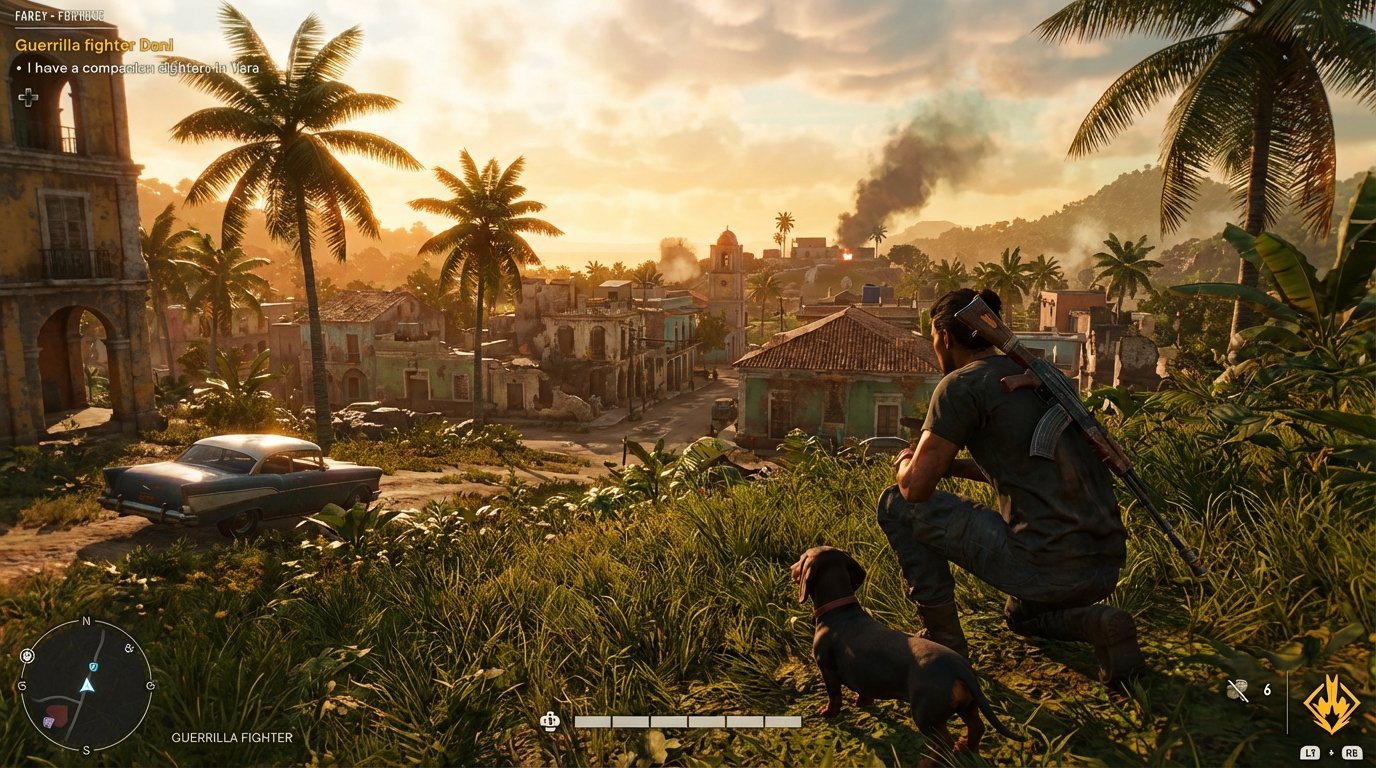Select the RB button prompt icon
Image resolution: width=1376 pixels, height=768 pixels.
[x=1351, y=752]
